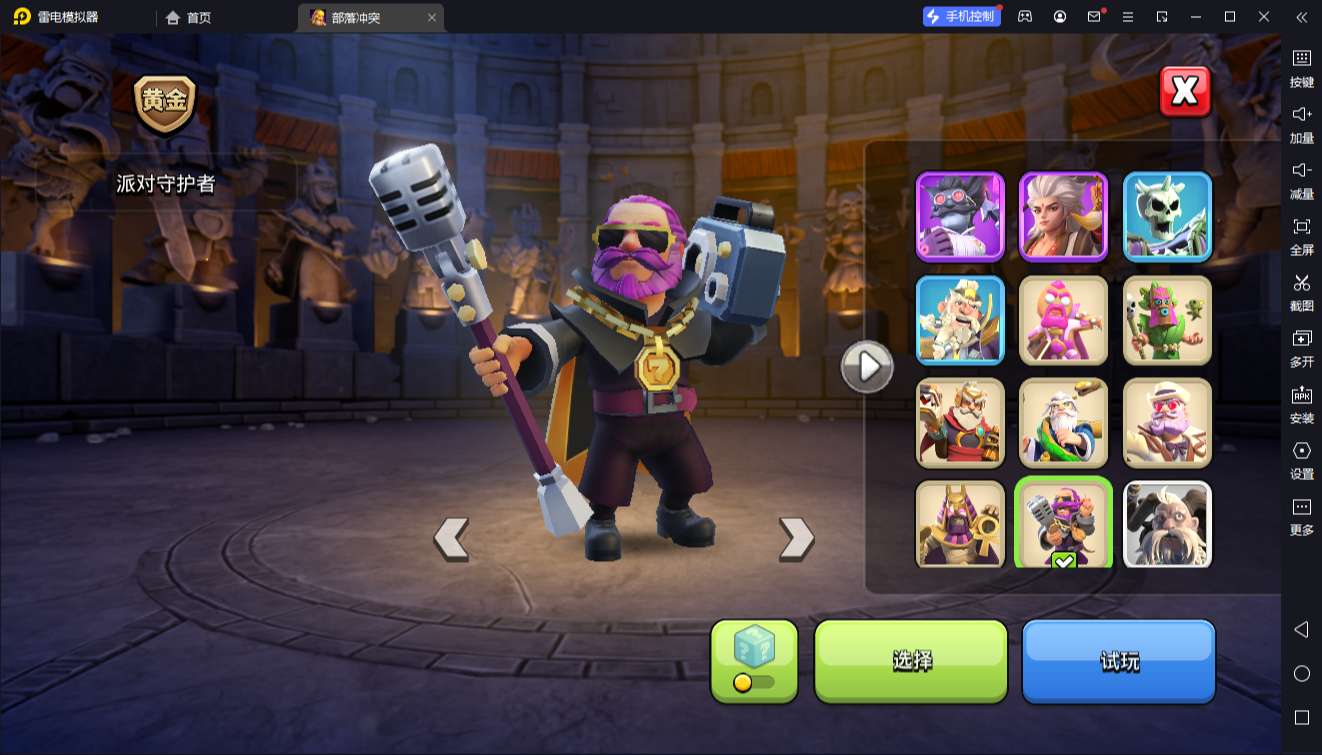Select the Party Warden microphone skin
This screenshot has height=755, width=1322.
point(1063,522)
